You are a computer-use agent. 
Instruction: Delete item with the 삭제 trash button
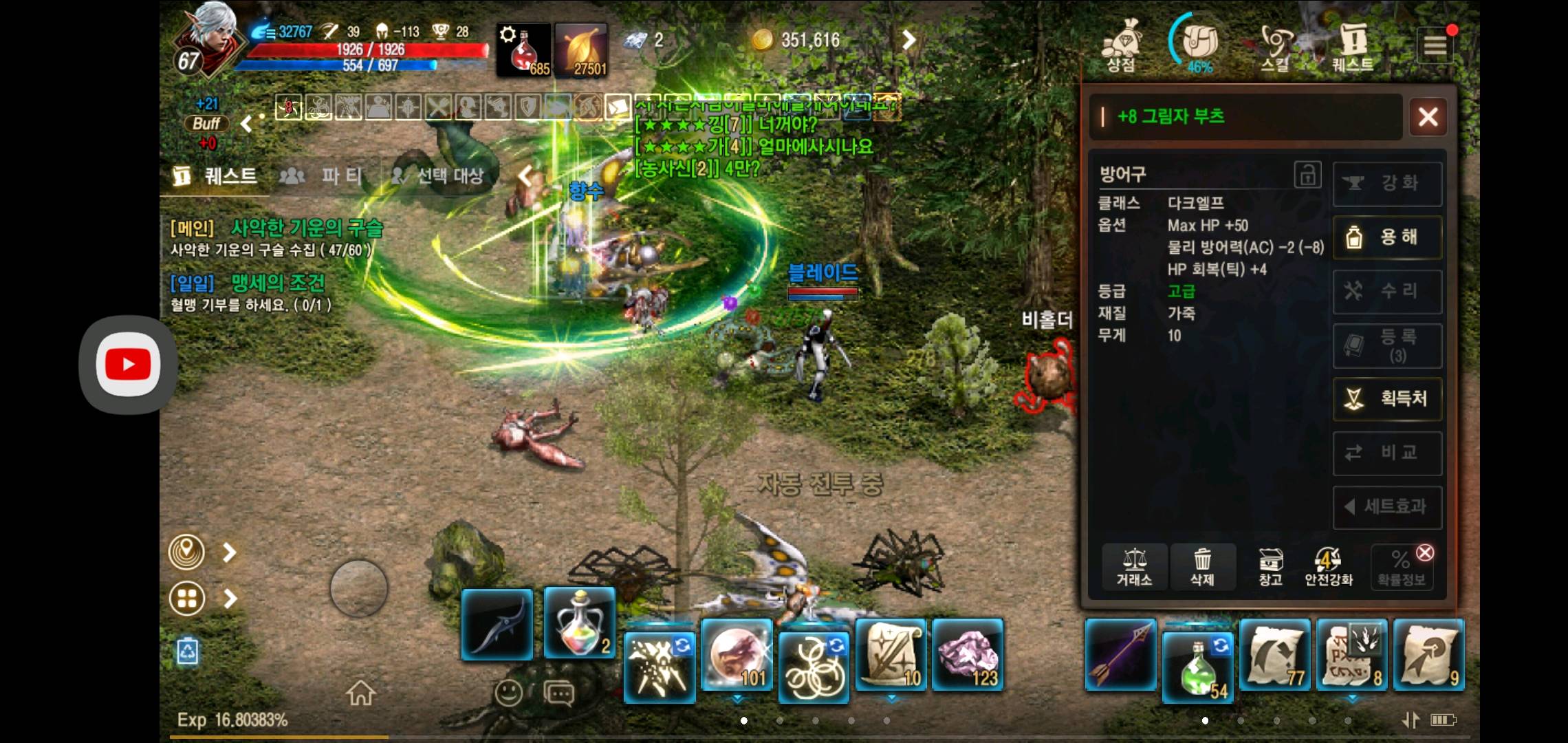pyautogui.click(x=1202, y=567)
